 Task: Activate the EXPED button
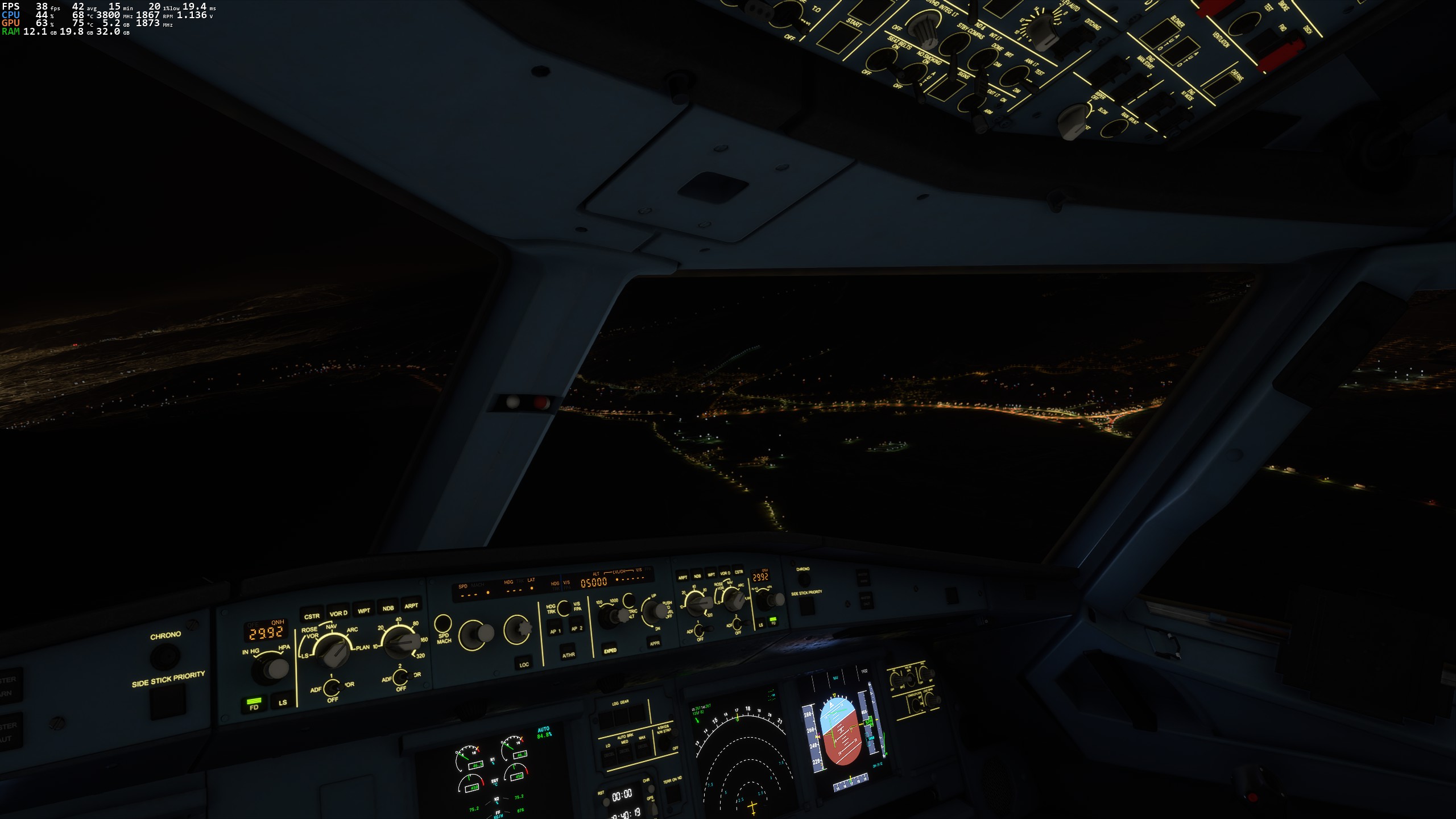point(610,649)
